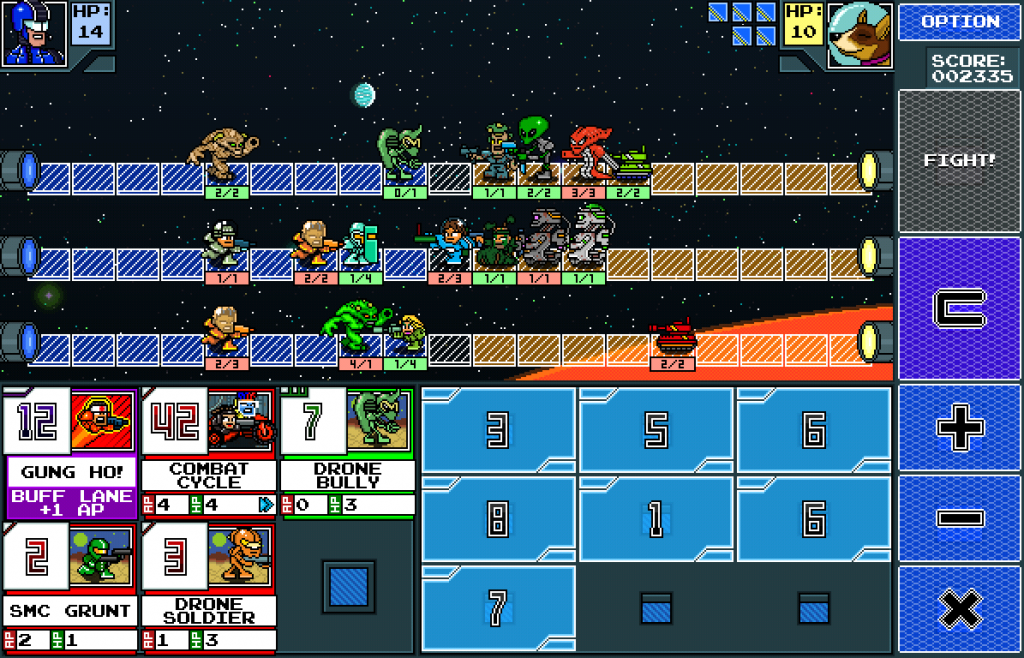
Task: Choose the Gung Ho! buff card
Action: (70, 453)
